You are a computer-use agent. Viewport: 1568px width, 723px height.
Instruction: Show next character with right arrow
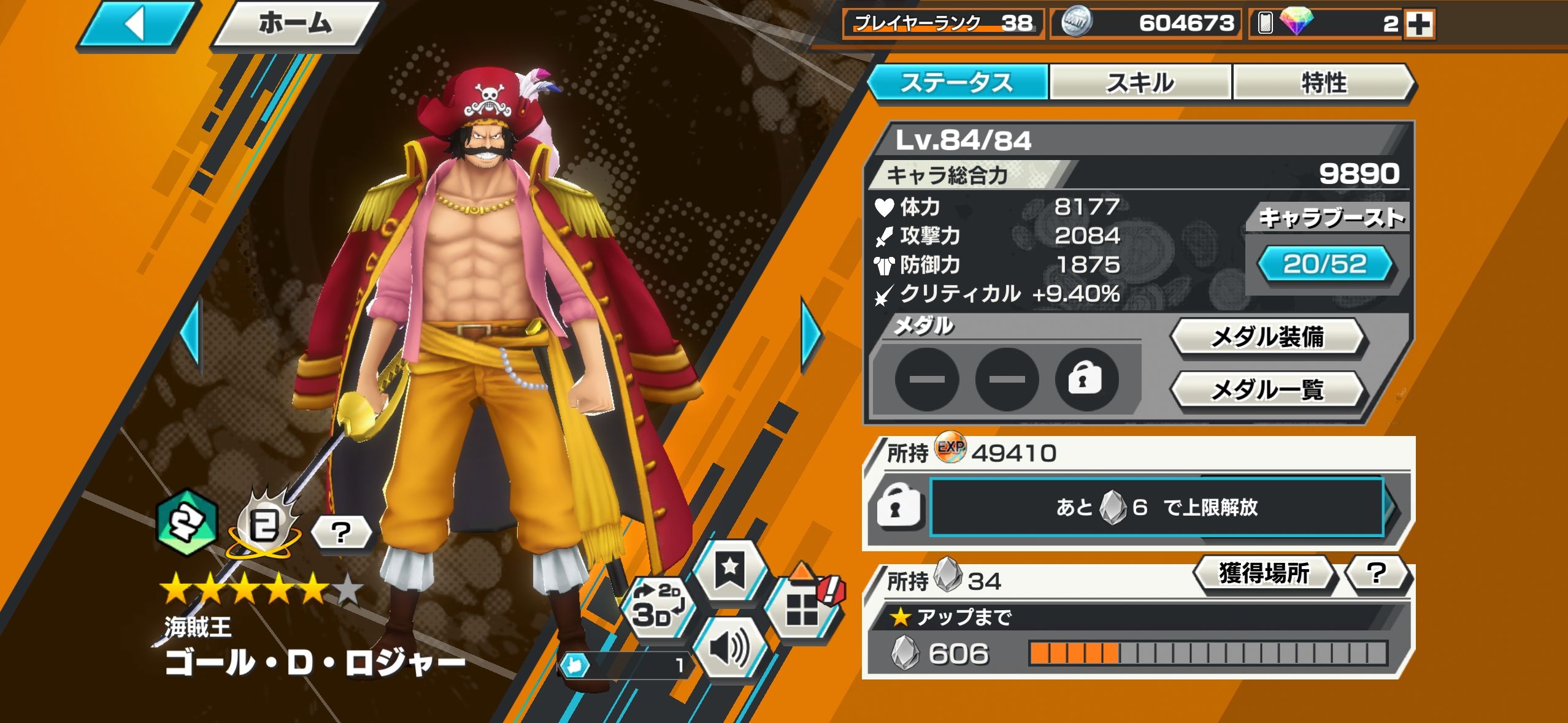click(x=812, y=335)
